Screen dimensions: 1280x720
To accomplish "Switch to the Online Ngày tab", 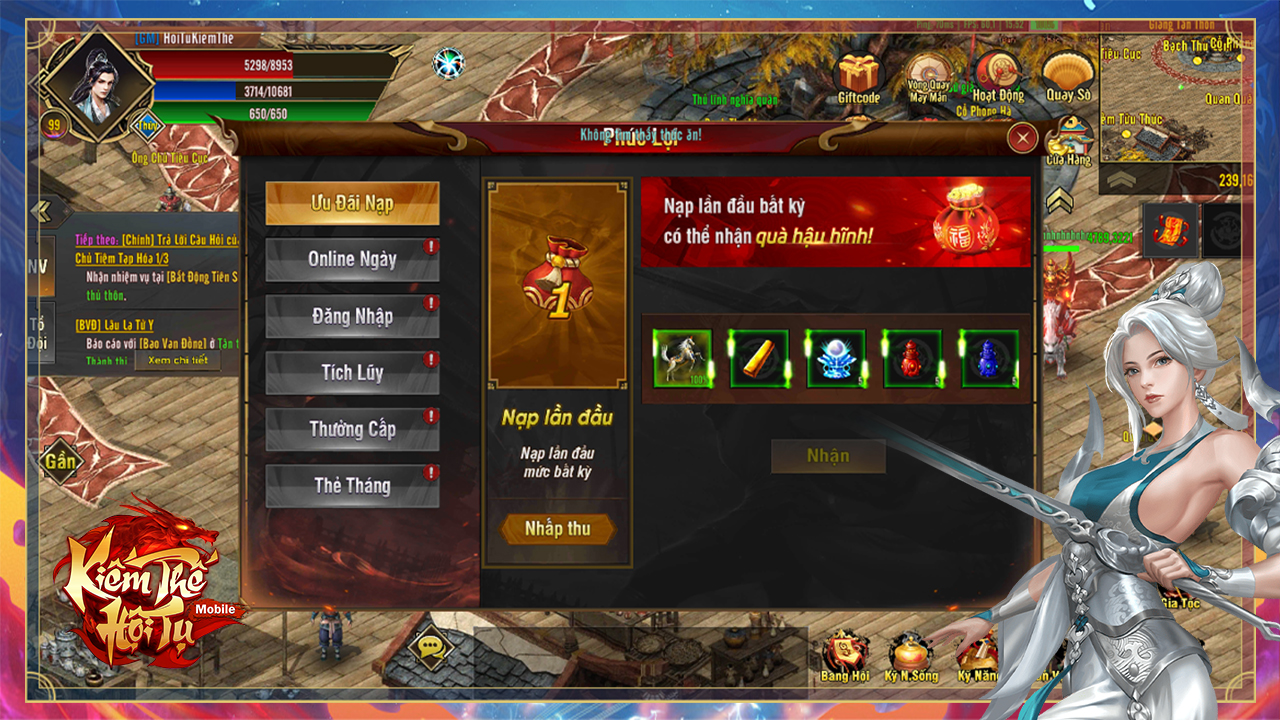I will (x=352, y=260).
